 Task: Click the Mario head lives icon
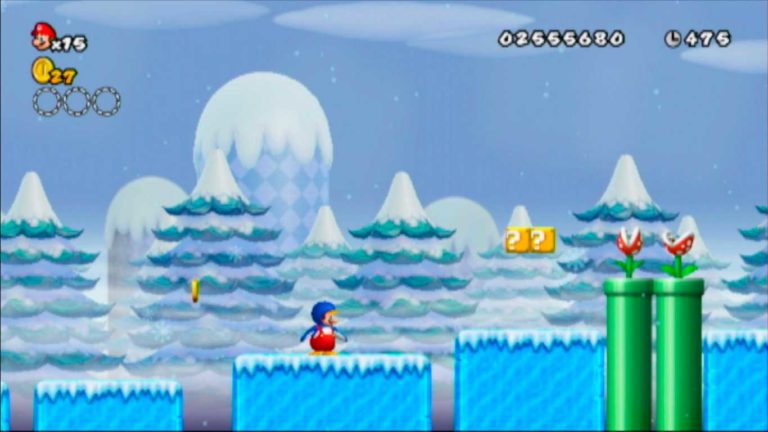click(42, 37)
